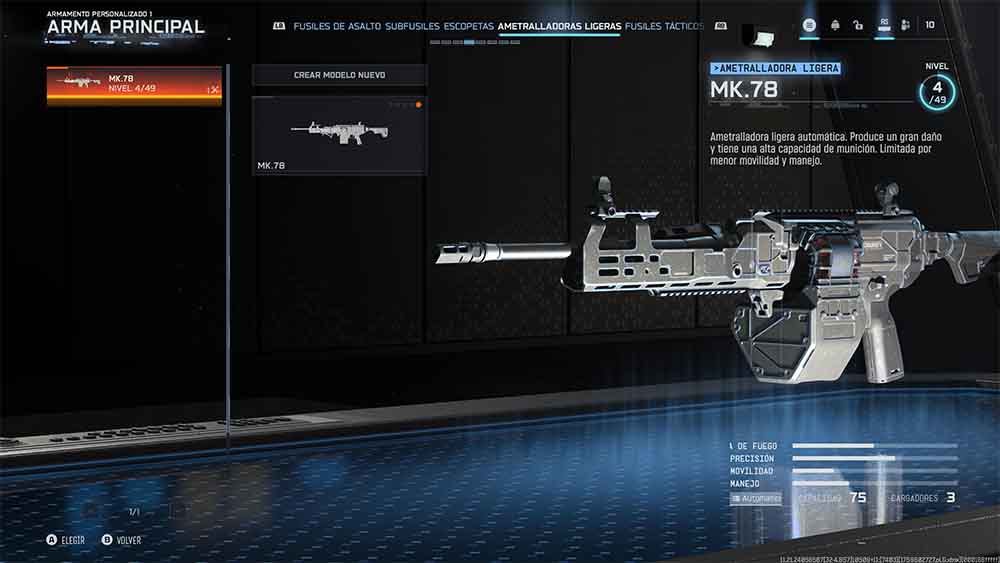Open the Subfusiles weapon category
Viewport: 1000px width, 563px height.
[412, 26]
